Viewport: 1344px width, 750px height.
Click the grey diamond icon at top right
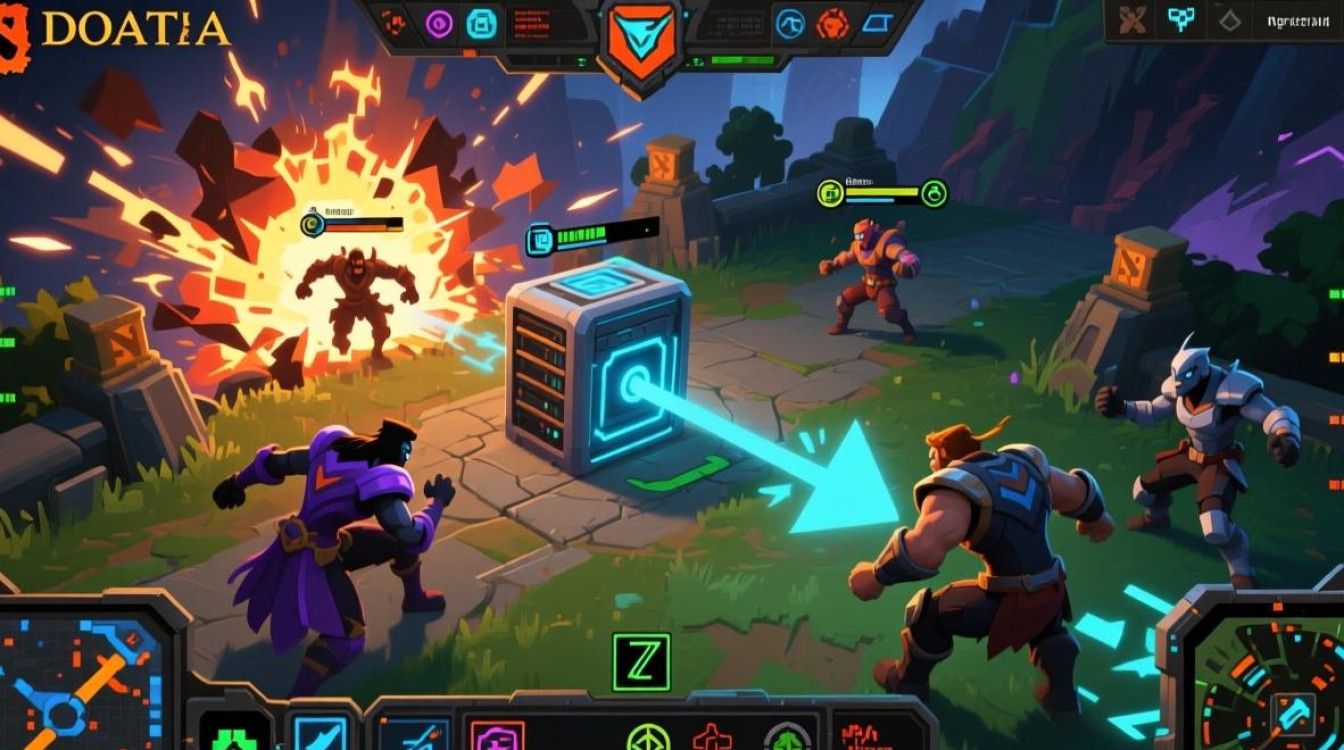tap(1229, 21)
